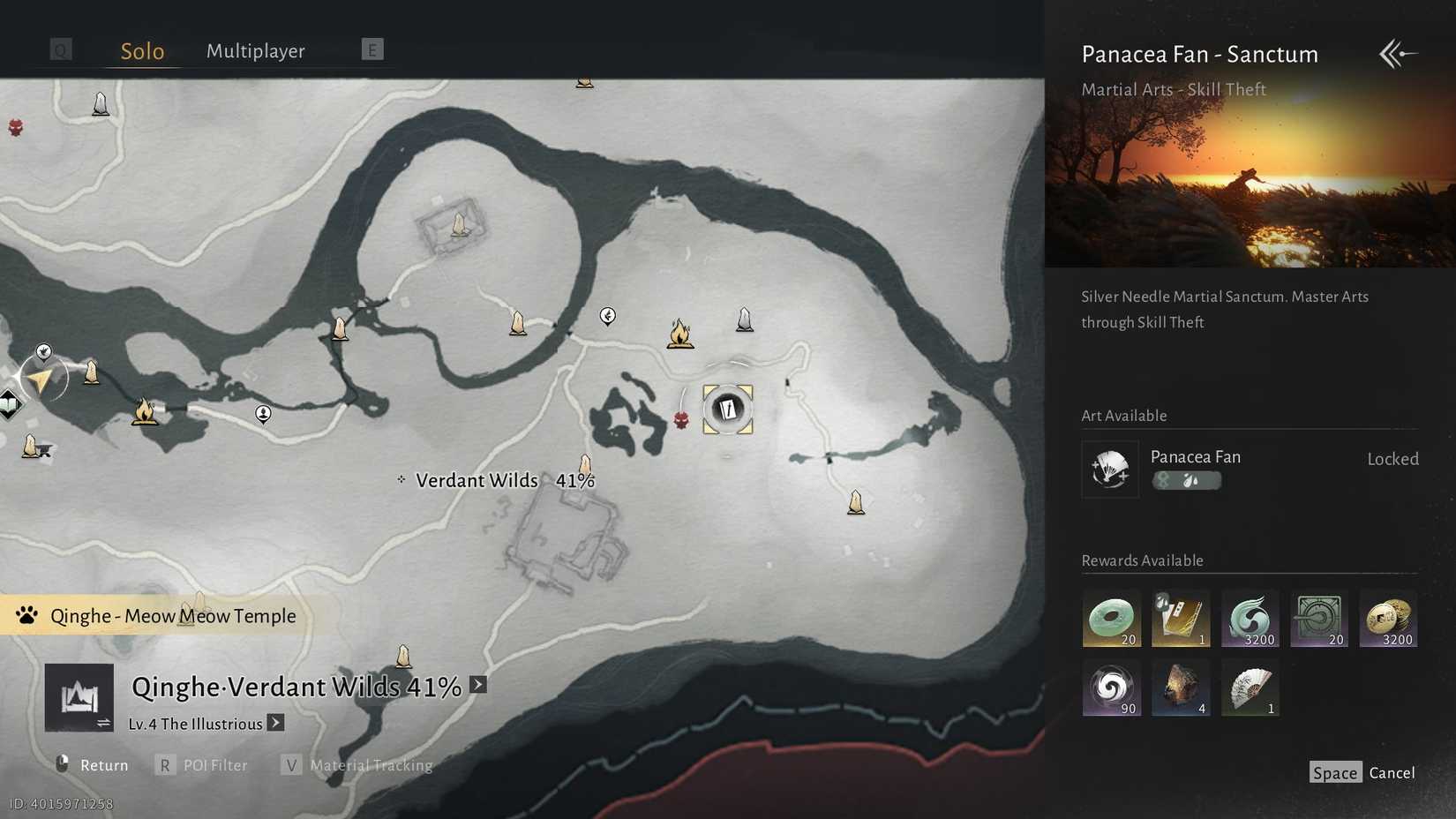The height and width of the screenshot is (819, 1456).
Task: Click the Panacea Fan art icon
Action: tap(1109, 469)
